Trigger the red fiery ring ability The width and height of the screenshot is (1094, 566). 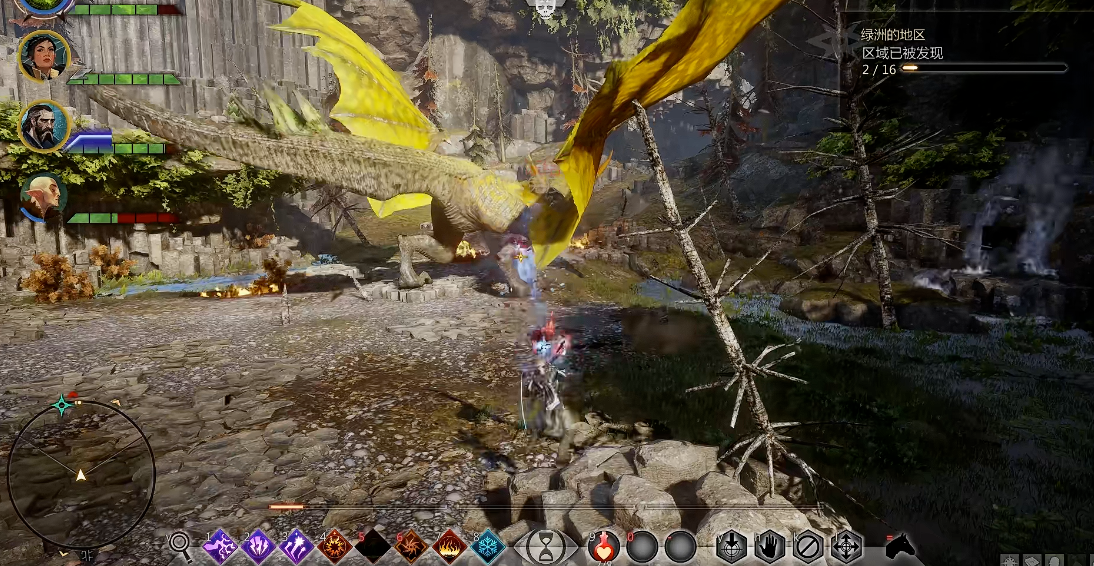(x=334, y=546)
